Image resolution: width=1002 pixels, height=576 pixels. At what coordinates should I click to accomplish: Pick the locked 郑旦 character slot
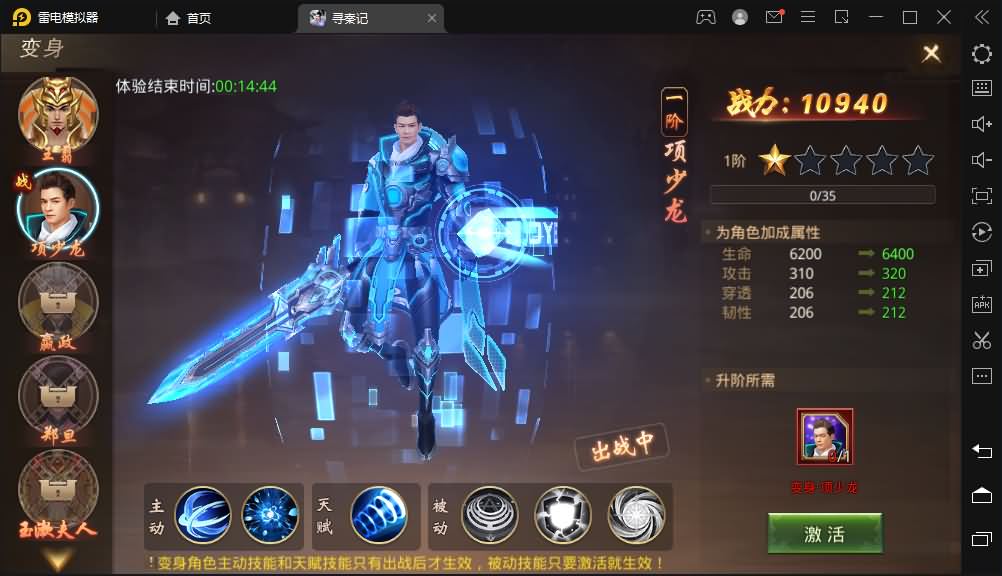pyautogui.click(x=58, y=394)
